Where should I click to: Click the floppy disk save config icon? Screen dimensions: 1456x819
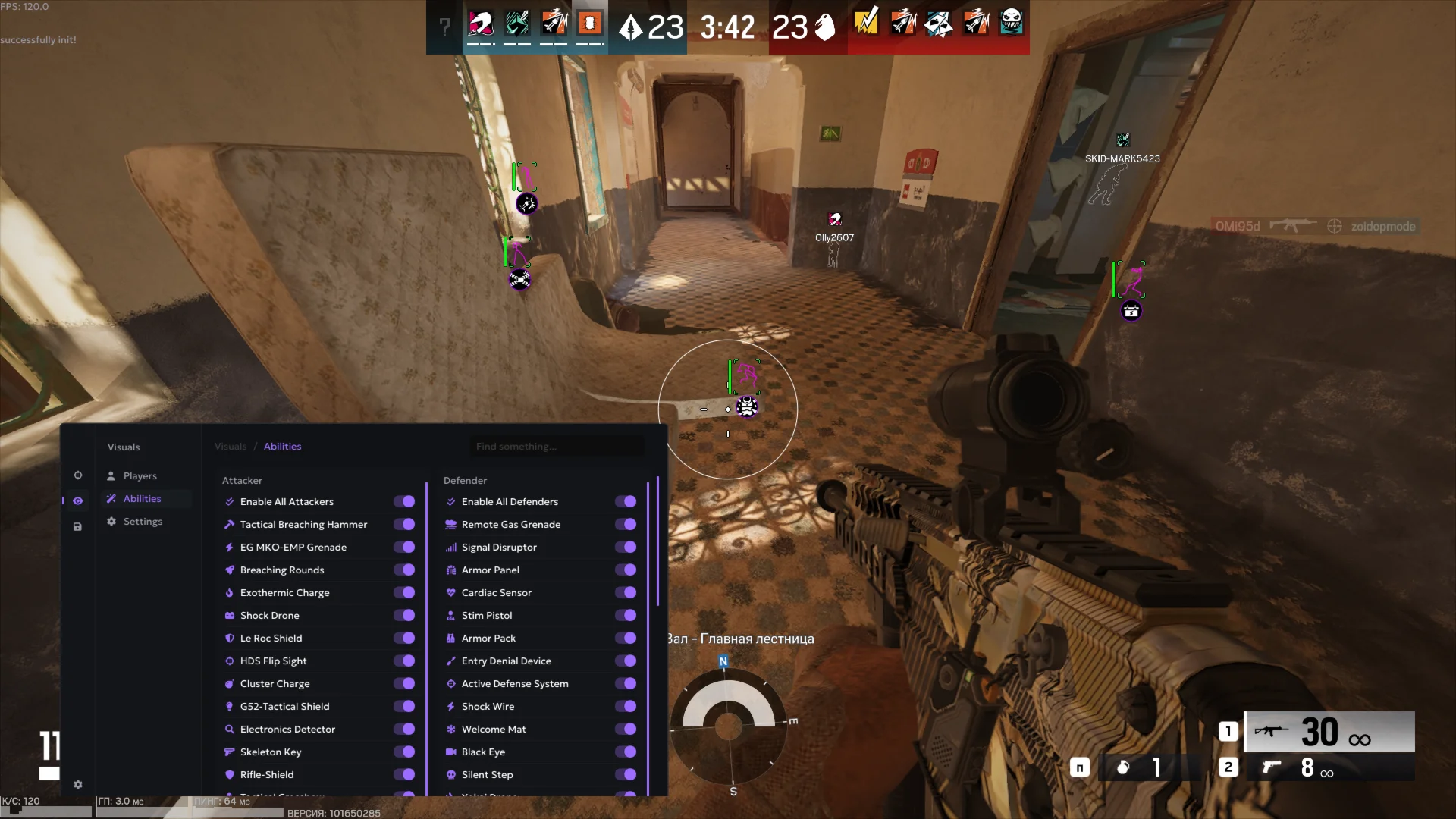78,526
